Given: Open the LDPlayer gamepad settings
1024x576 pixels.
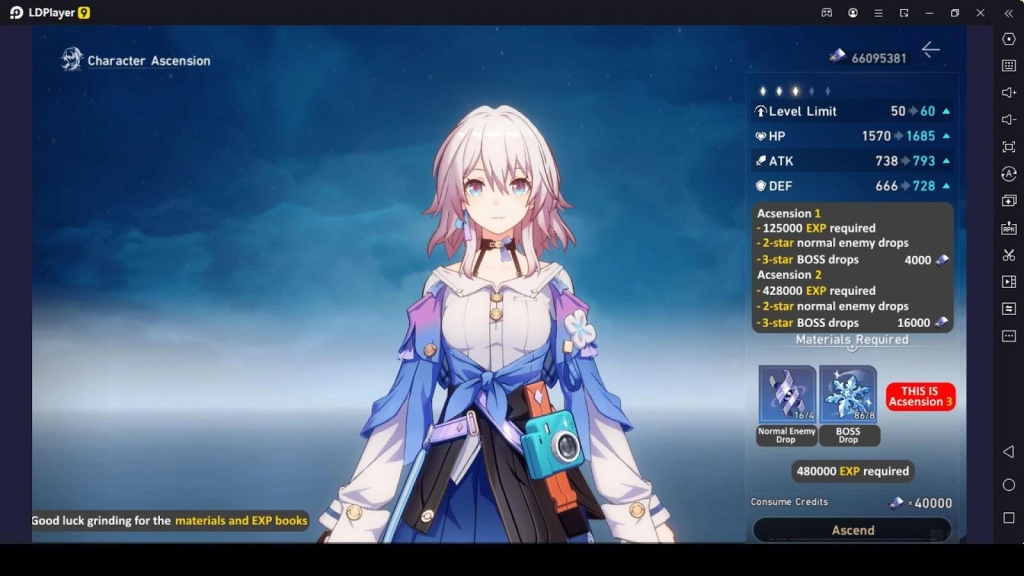Looking at the screenshot, I should [x=827, y=13].
